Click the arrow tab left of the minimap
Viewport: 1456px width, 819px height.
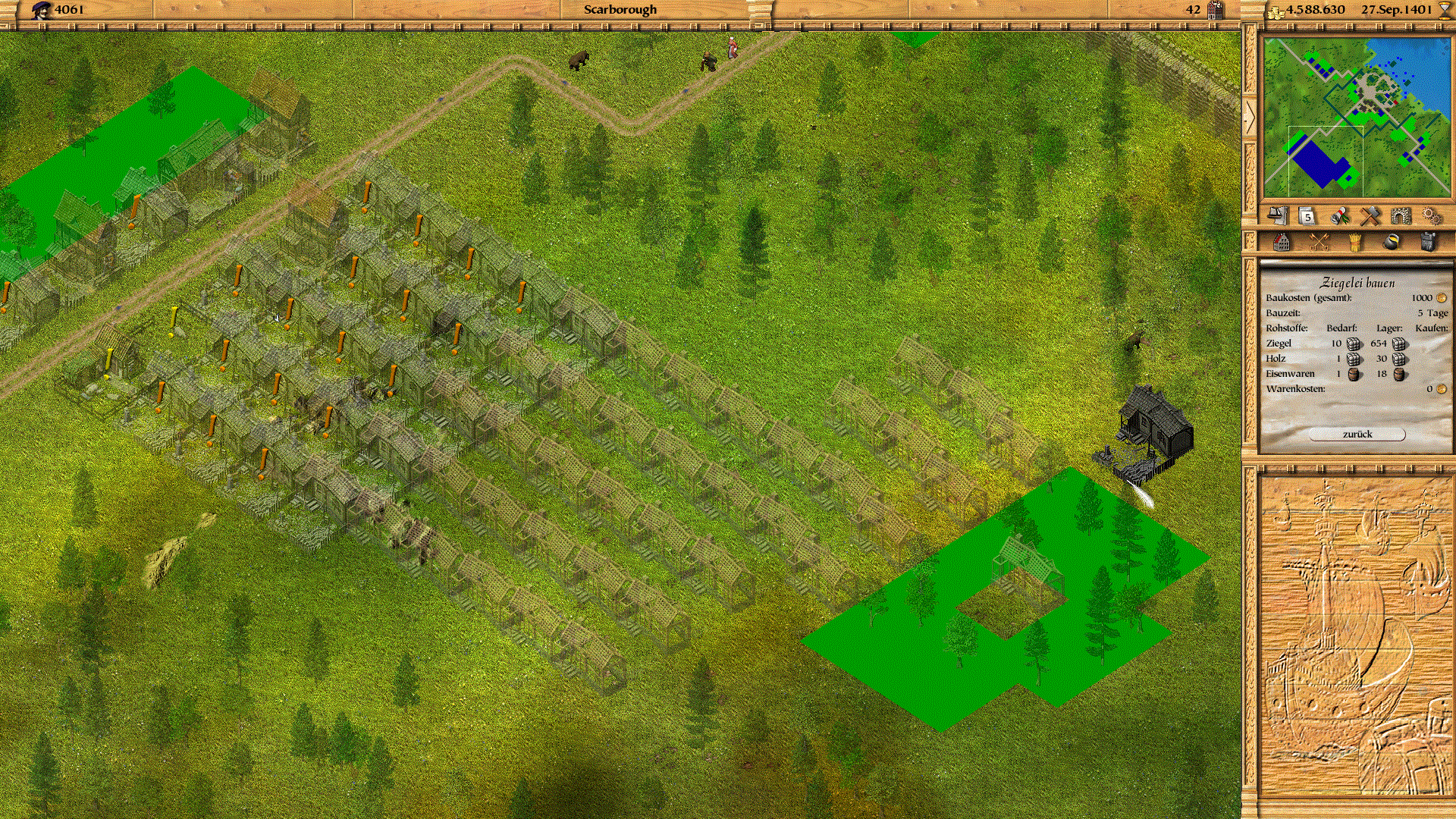[x=1249, y=118]
